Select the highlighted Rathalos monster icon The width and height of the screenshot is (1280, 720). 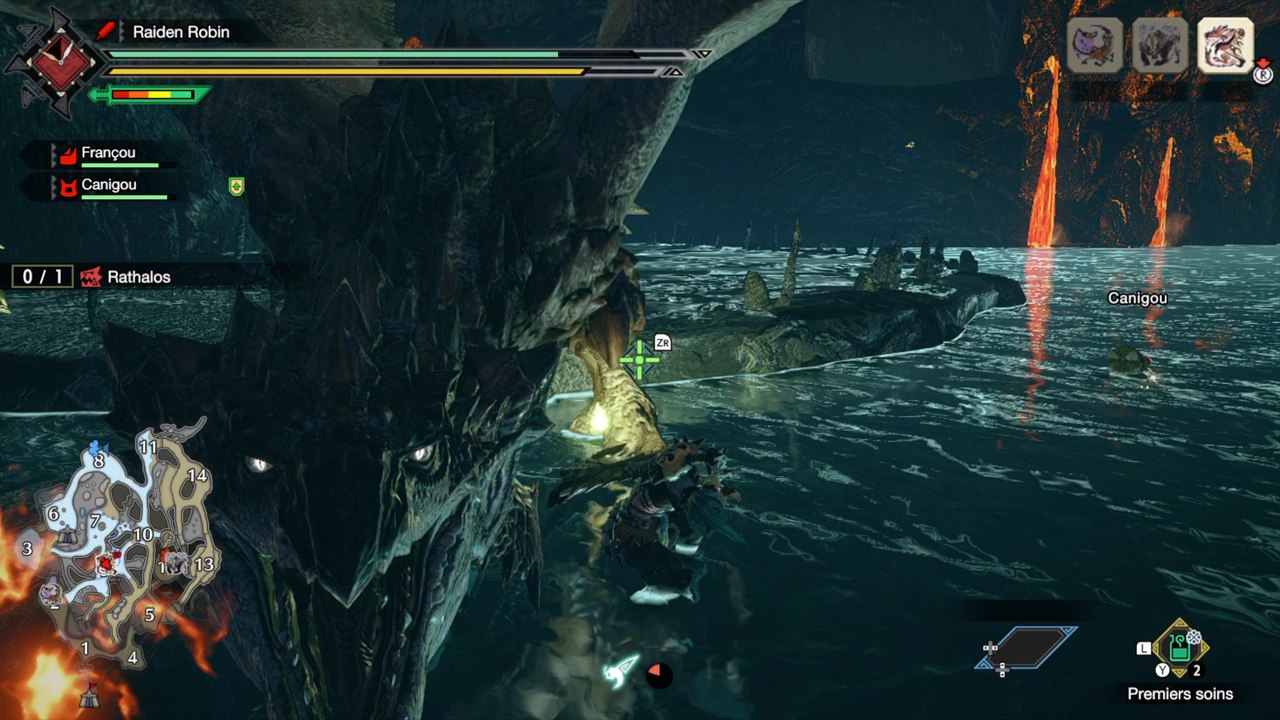pos(1225,45)
